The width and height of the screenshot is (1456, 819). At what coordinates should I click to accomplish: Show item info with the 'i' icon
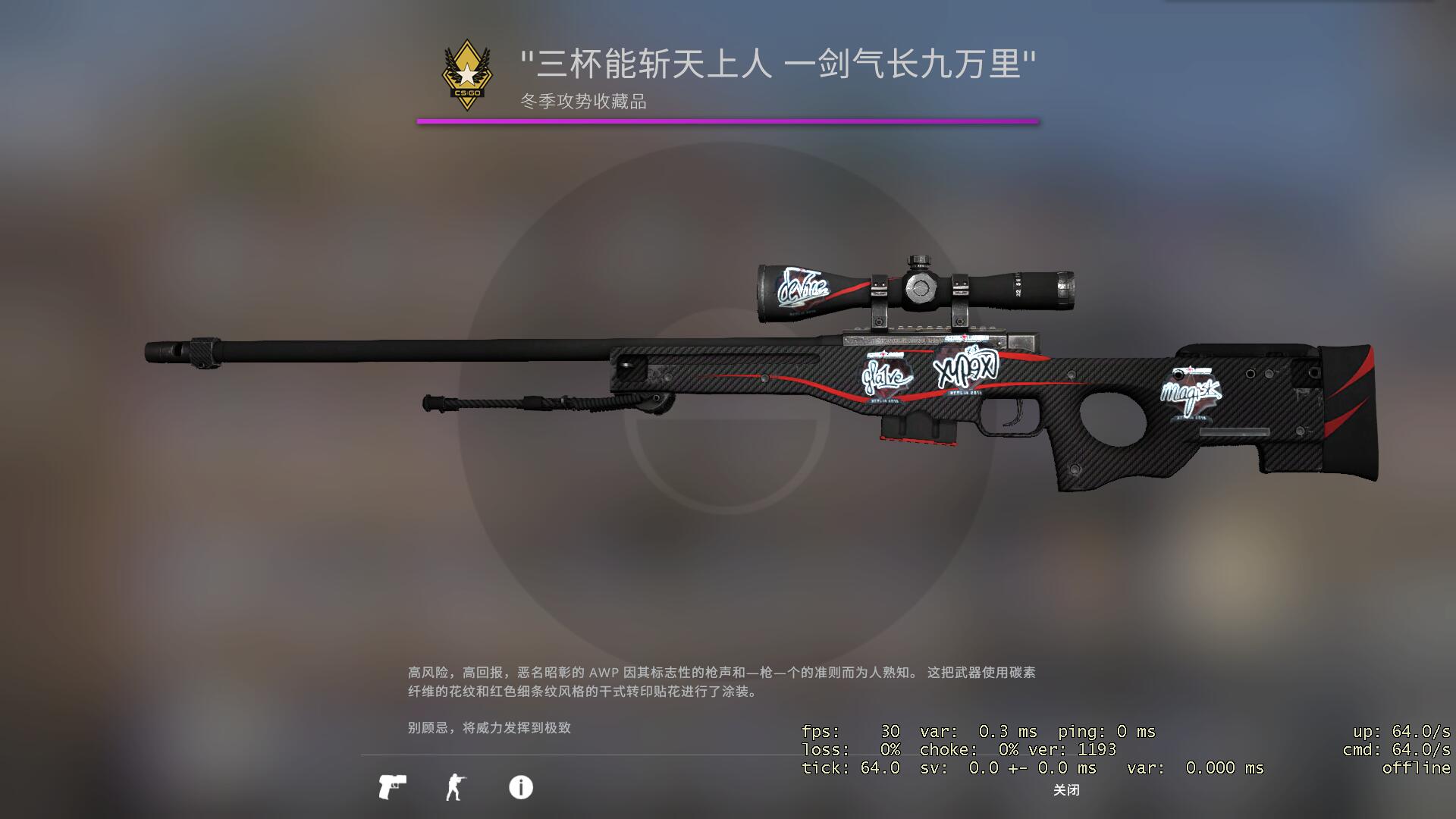point(520,787)
